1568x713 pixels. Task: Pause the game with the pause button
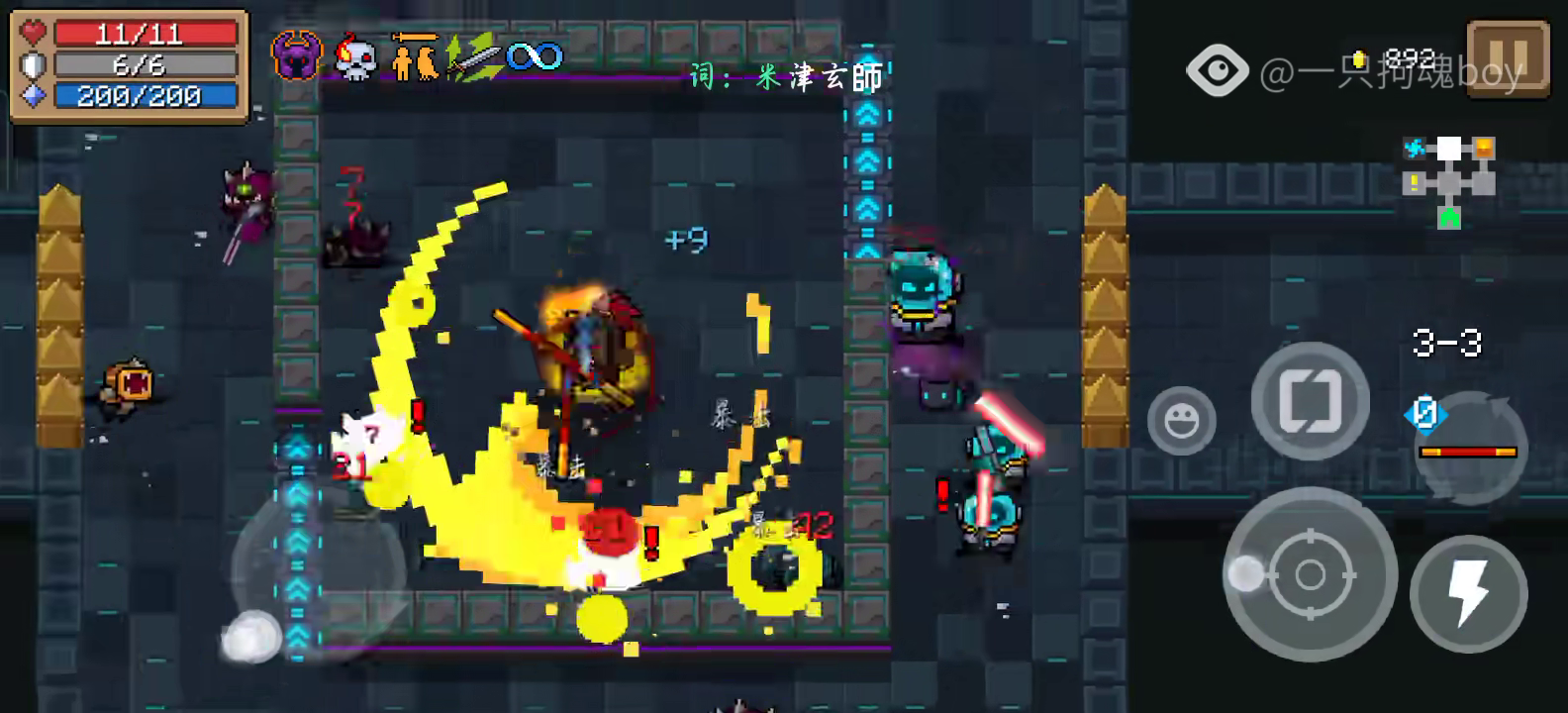click(1508, 59)
